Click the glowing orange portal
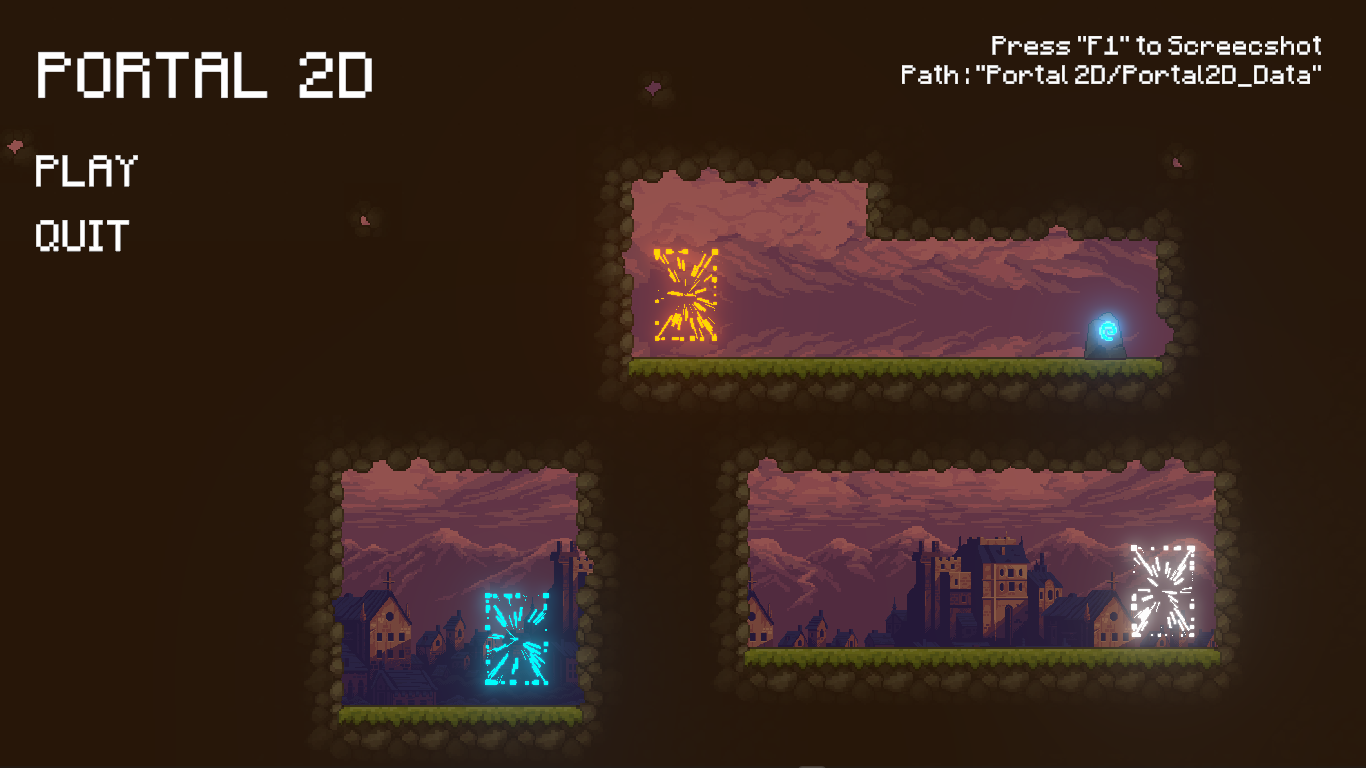The width and height of the screenshot is (1366, 768). pos(685,295)
